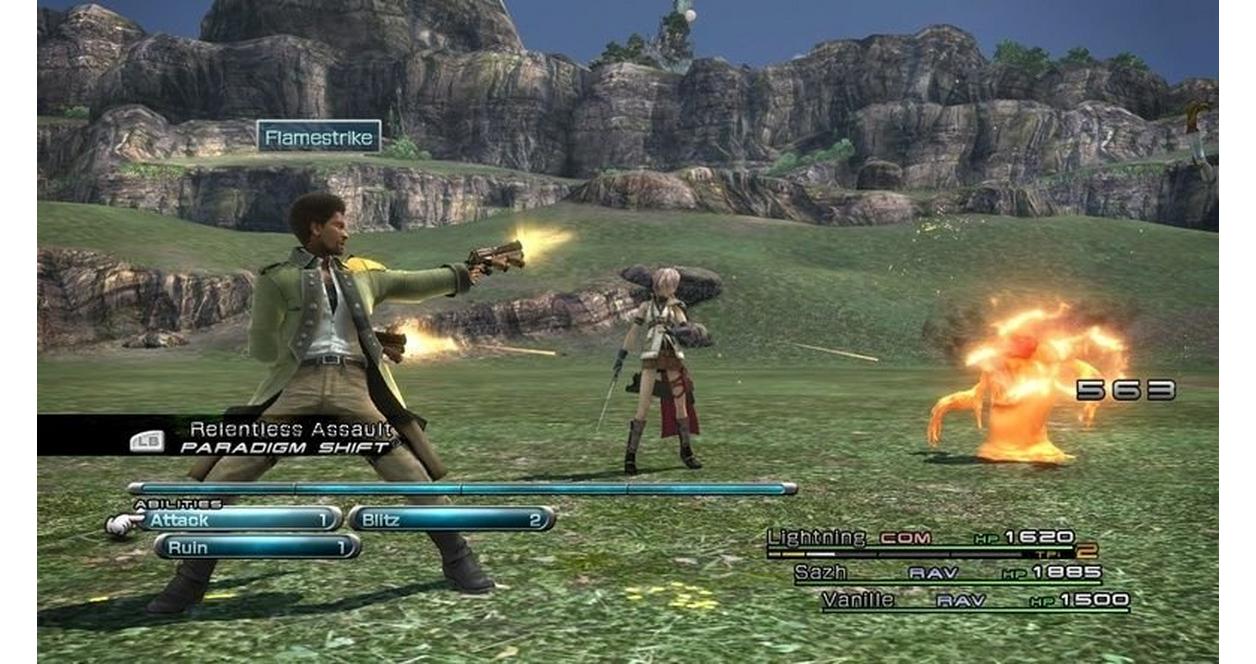Select the Attack ability command

(242, 519)
